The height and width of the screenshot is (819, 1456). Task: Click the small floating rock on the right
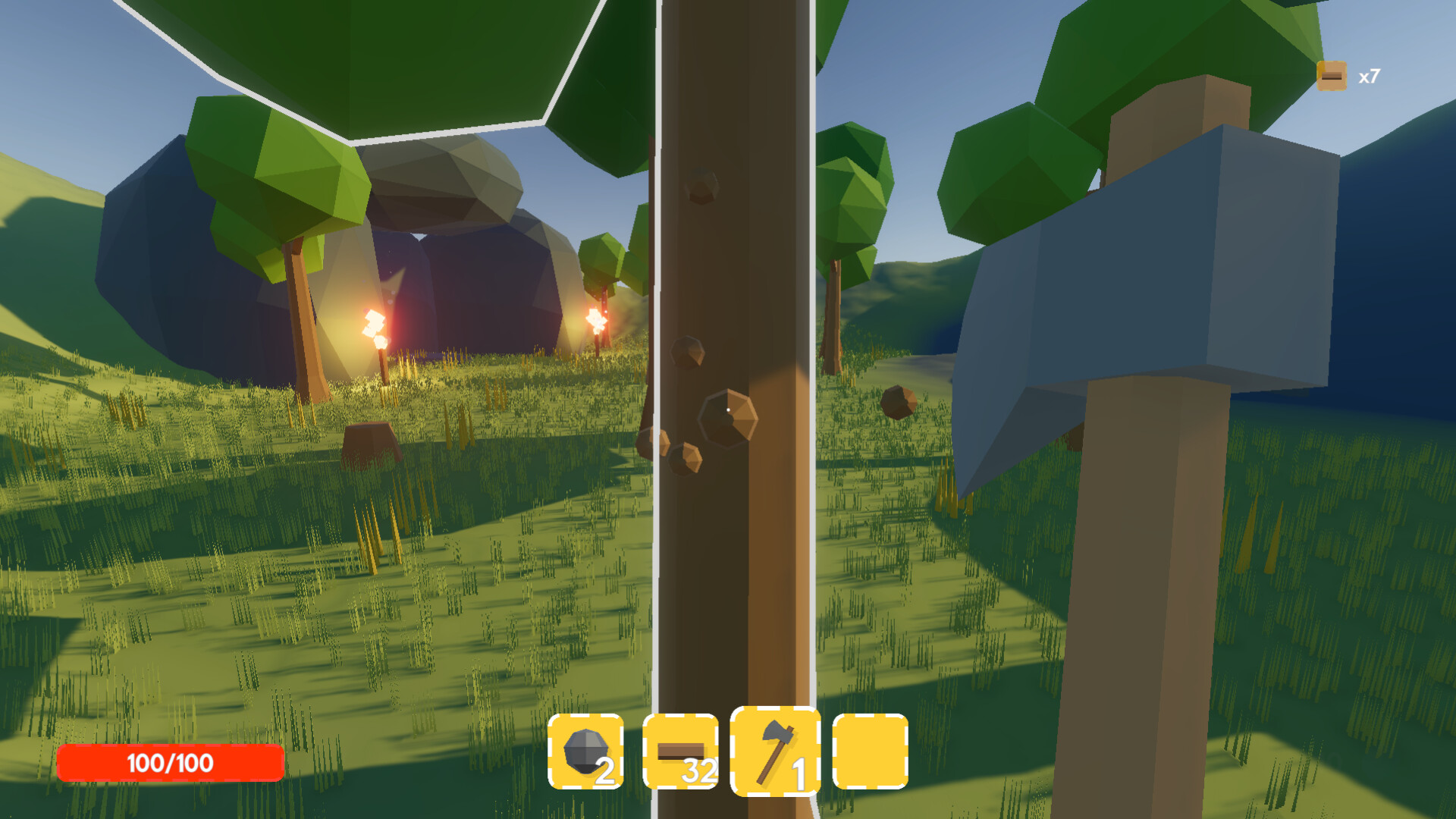click(899, 404)
